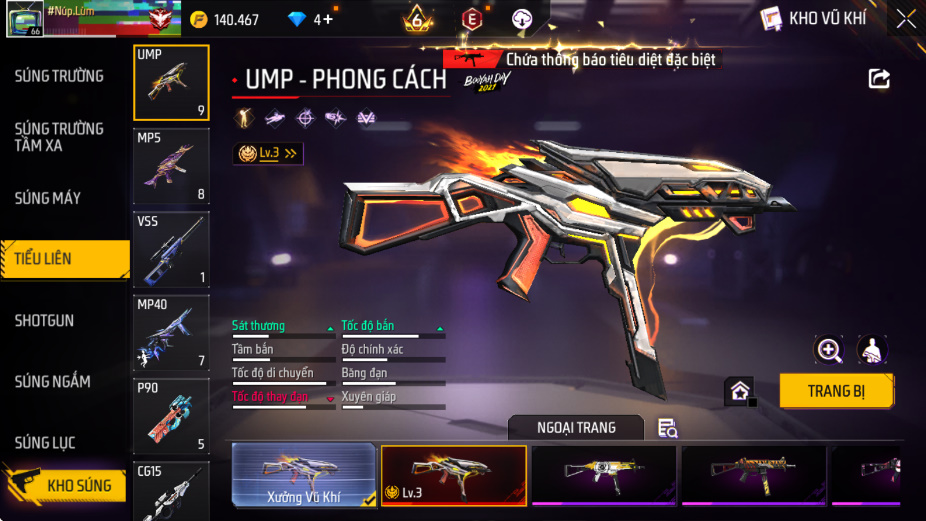Open Súng Trường Tầm Xa category

click(59, 137)
